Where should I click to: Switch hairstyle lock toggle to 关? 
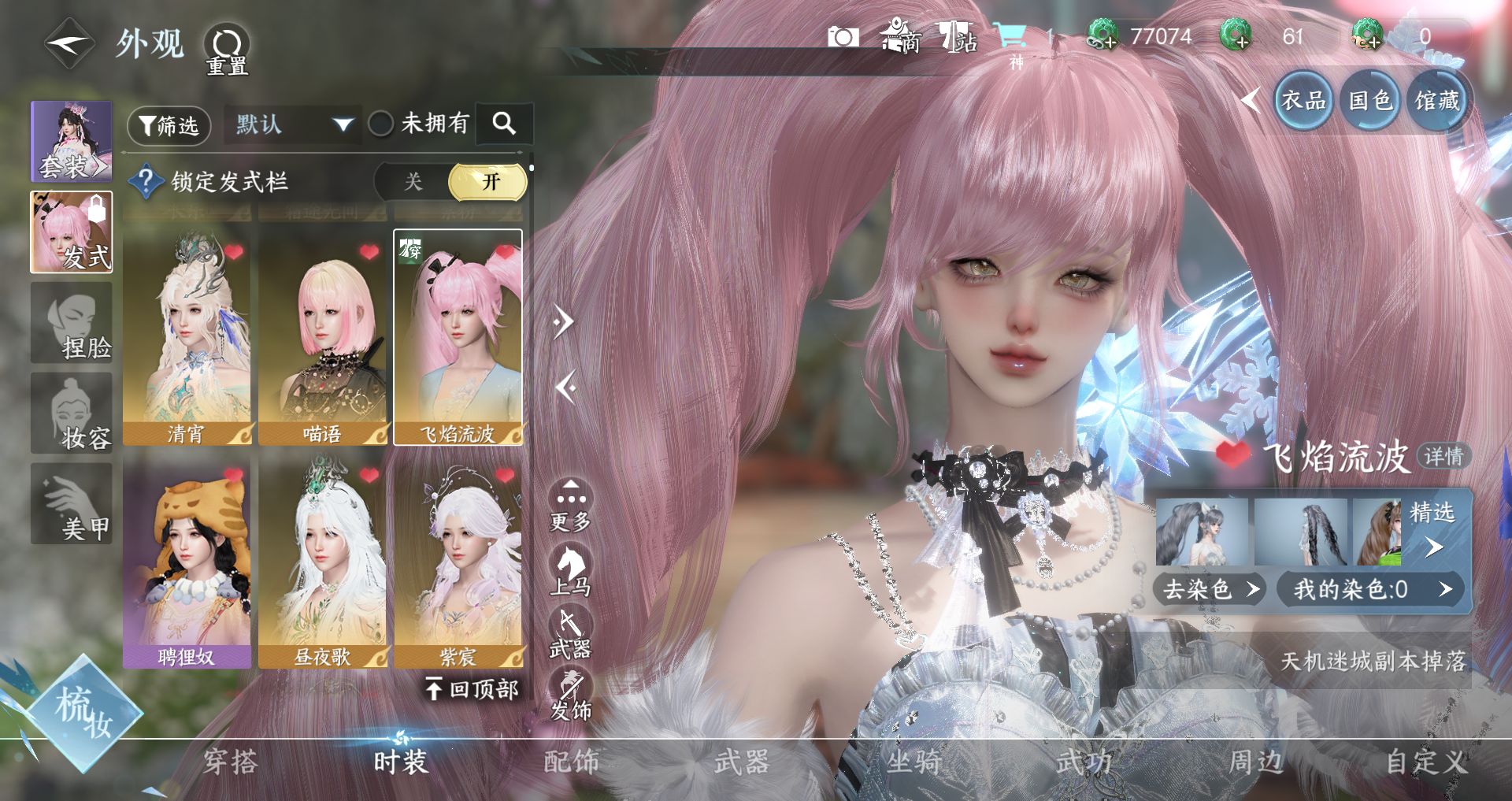pyautogui.click(x=413, y=182)
